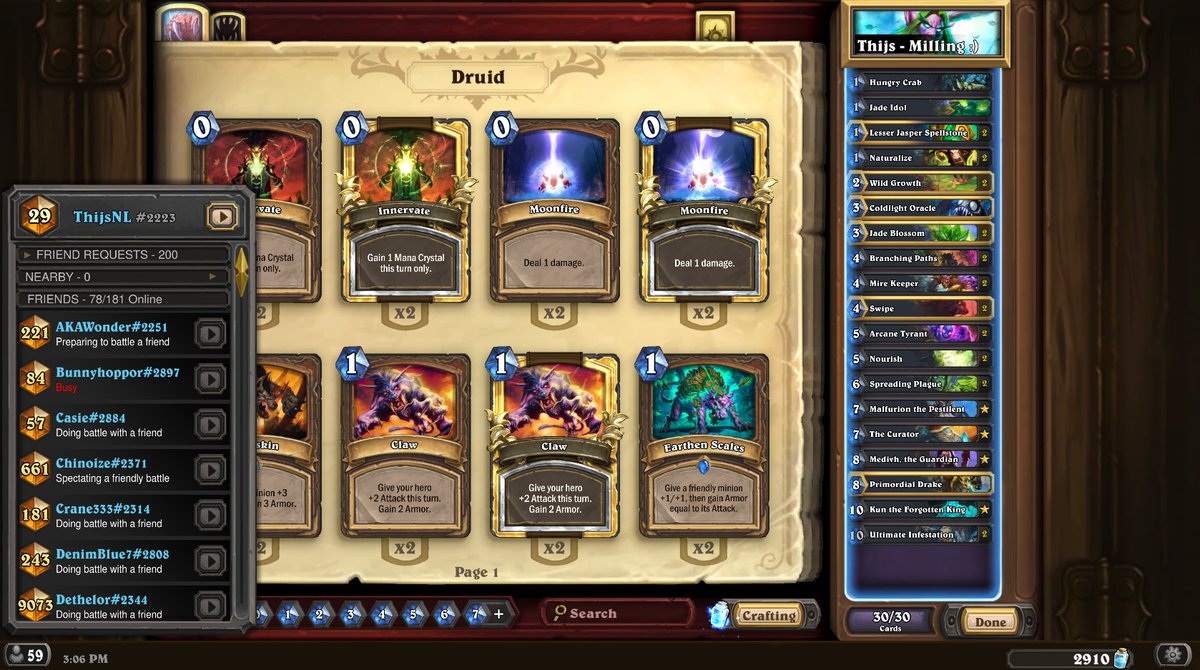Filter cards by 7+ mana cost

[477, 614]
